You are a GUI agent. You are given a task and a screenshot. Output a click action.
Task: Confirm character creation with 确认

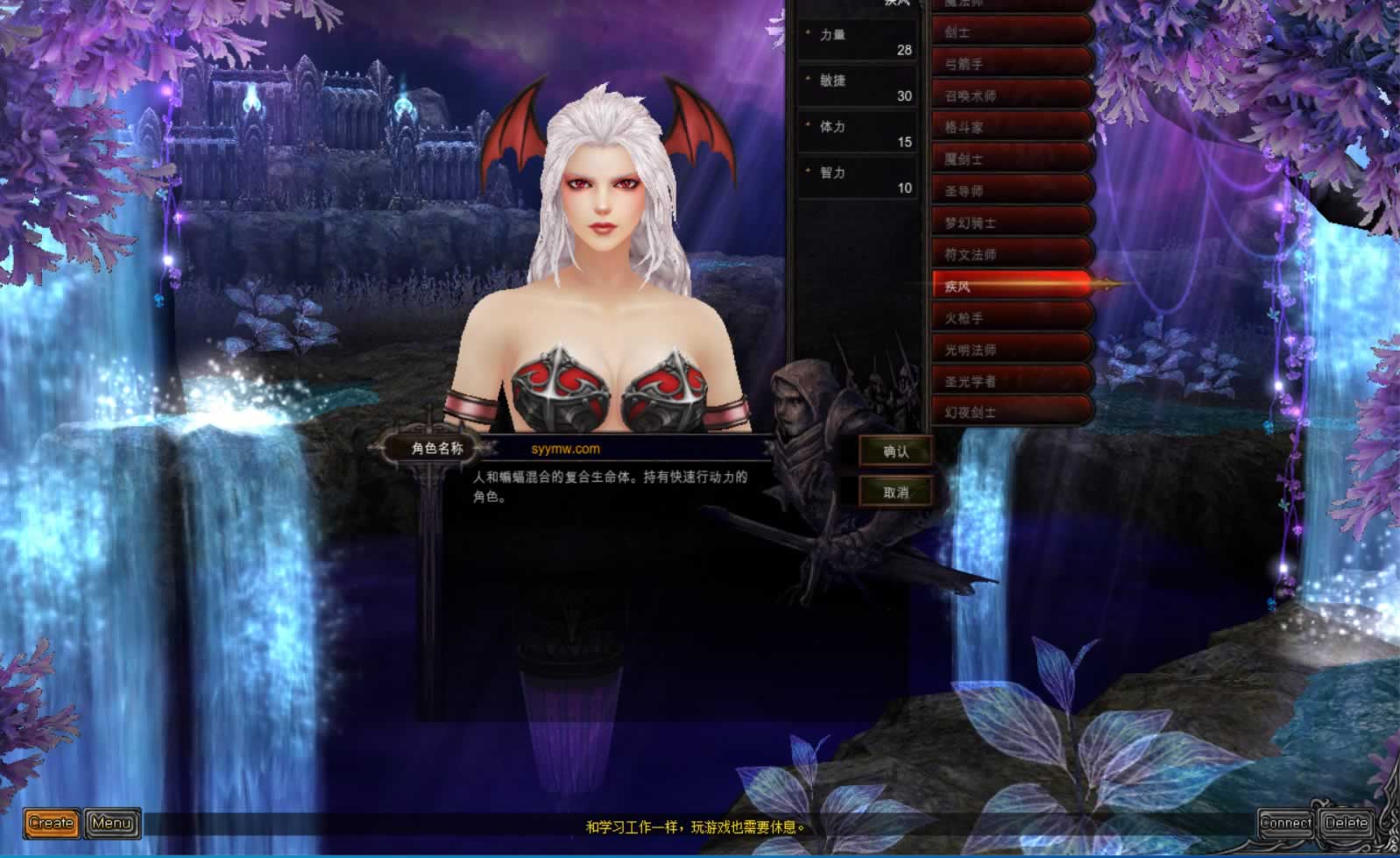(x=895, y=451)
